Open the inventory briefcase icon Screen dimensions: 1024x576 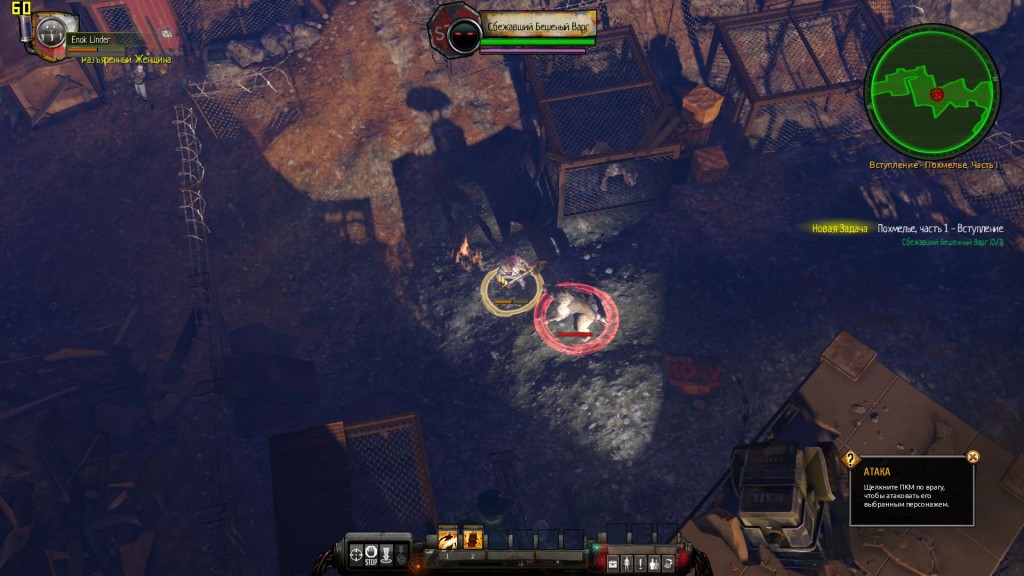click(614, 564)
